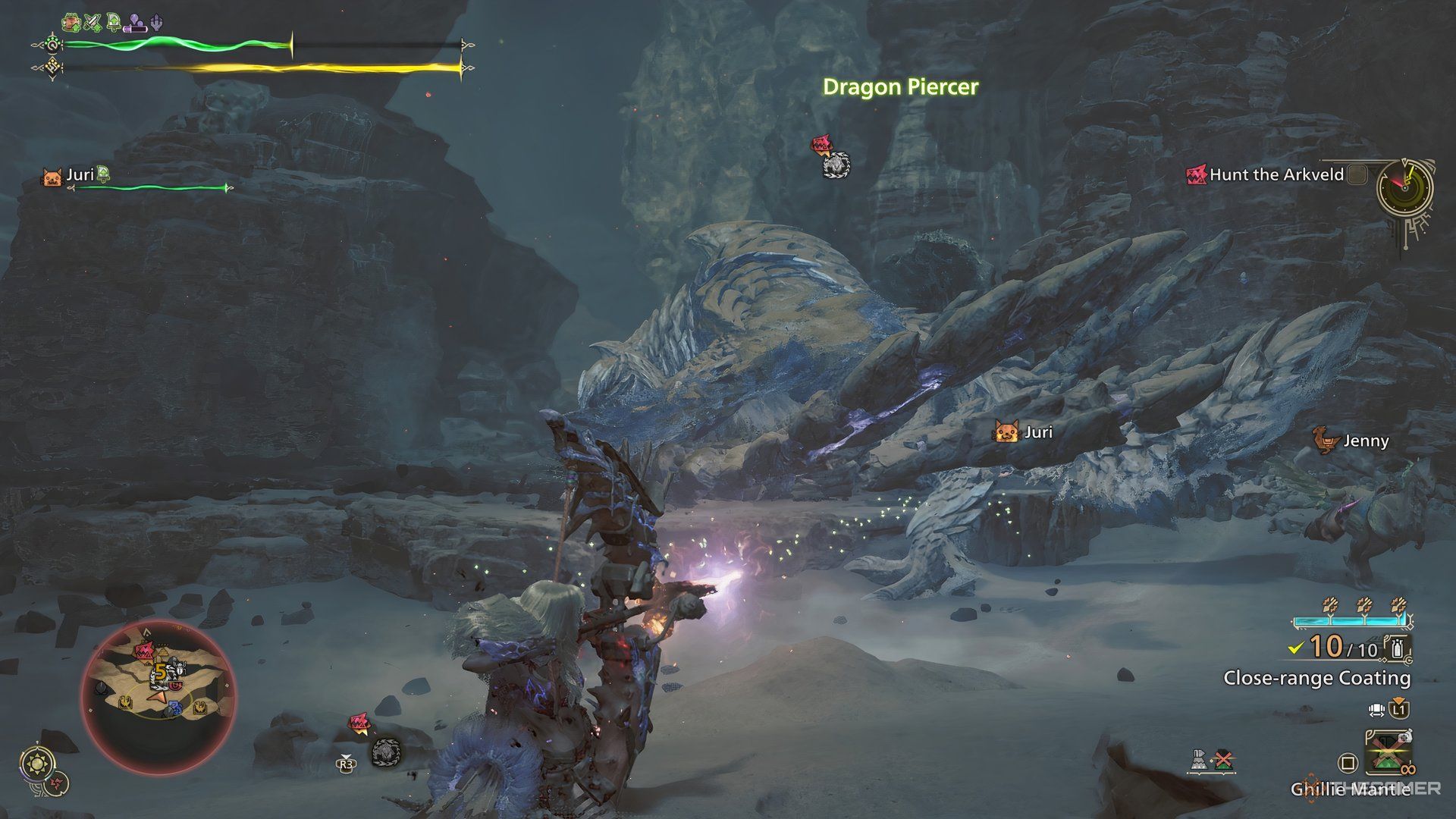
Task: Click the green bell buff icon
Action: 114,22
